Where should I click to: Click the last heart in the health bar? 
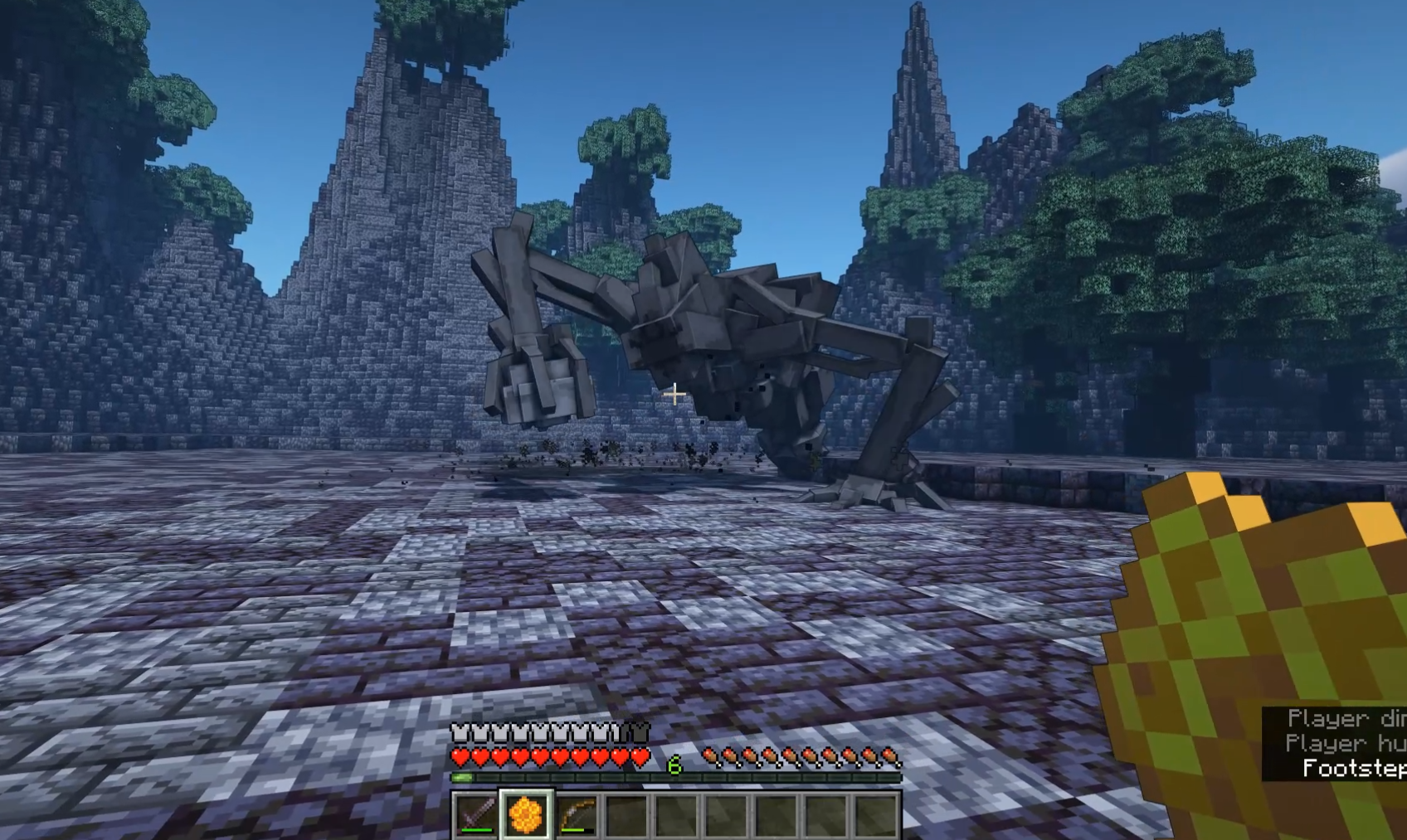tap(639, 757)
